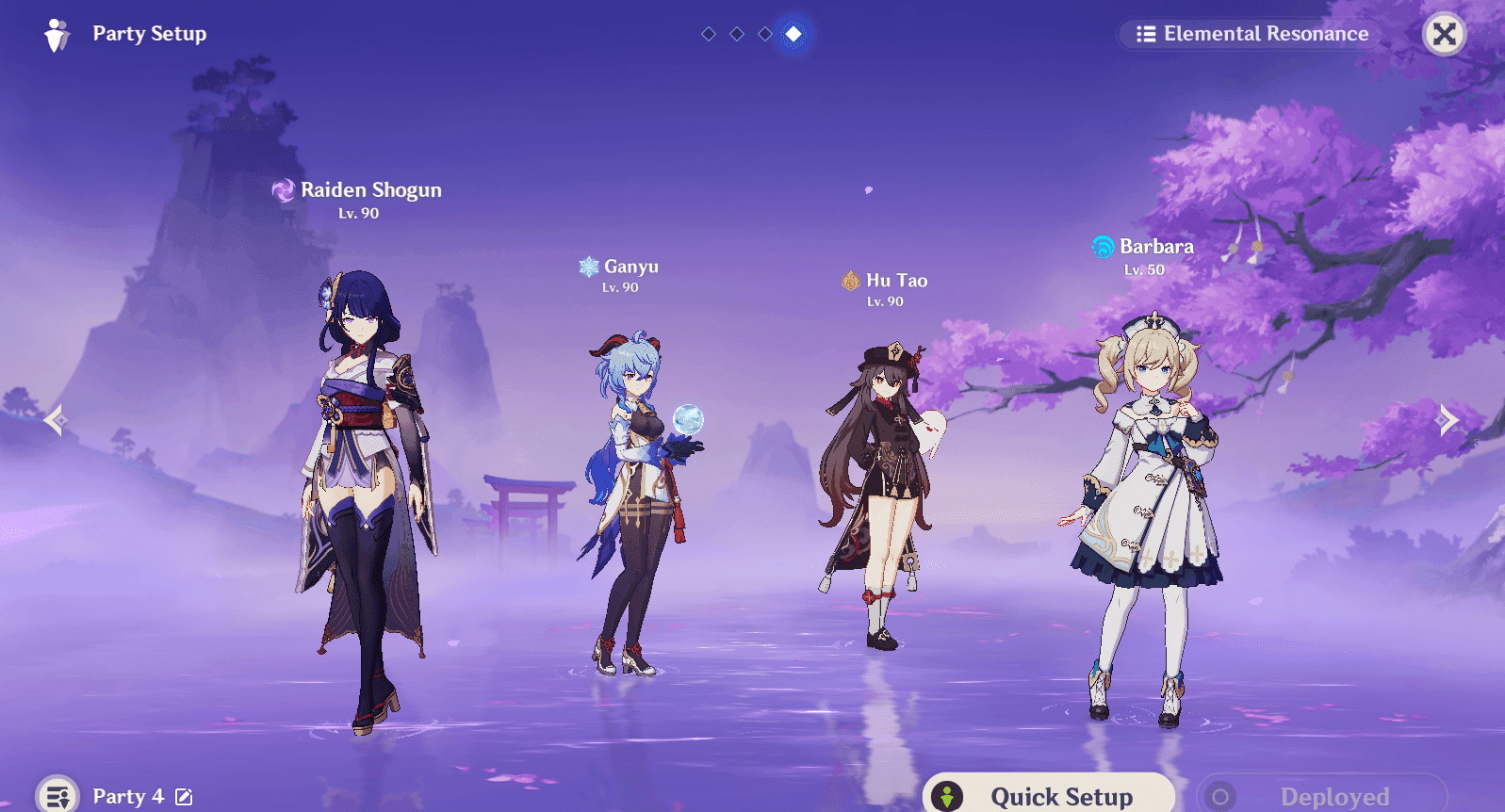The height and width of the screenshot is (812, 1505).
Task: Rename Party 4 using the edit icon
Action: (x=184, y=797)
